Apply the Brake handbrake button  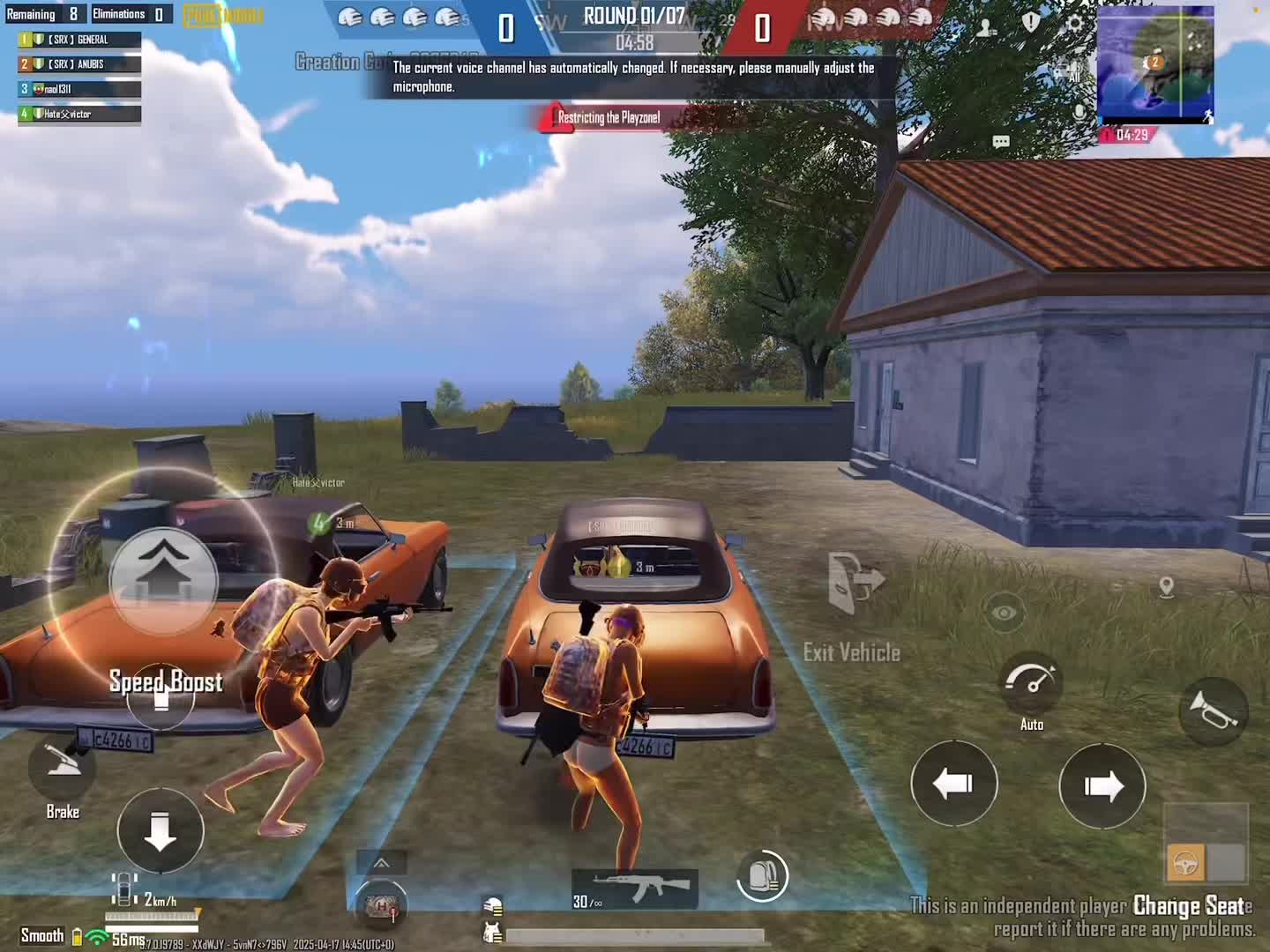(x=62, y=765)
